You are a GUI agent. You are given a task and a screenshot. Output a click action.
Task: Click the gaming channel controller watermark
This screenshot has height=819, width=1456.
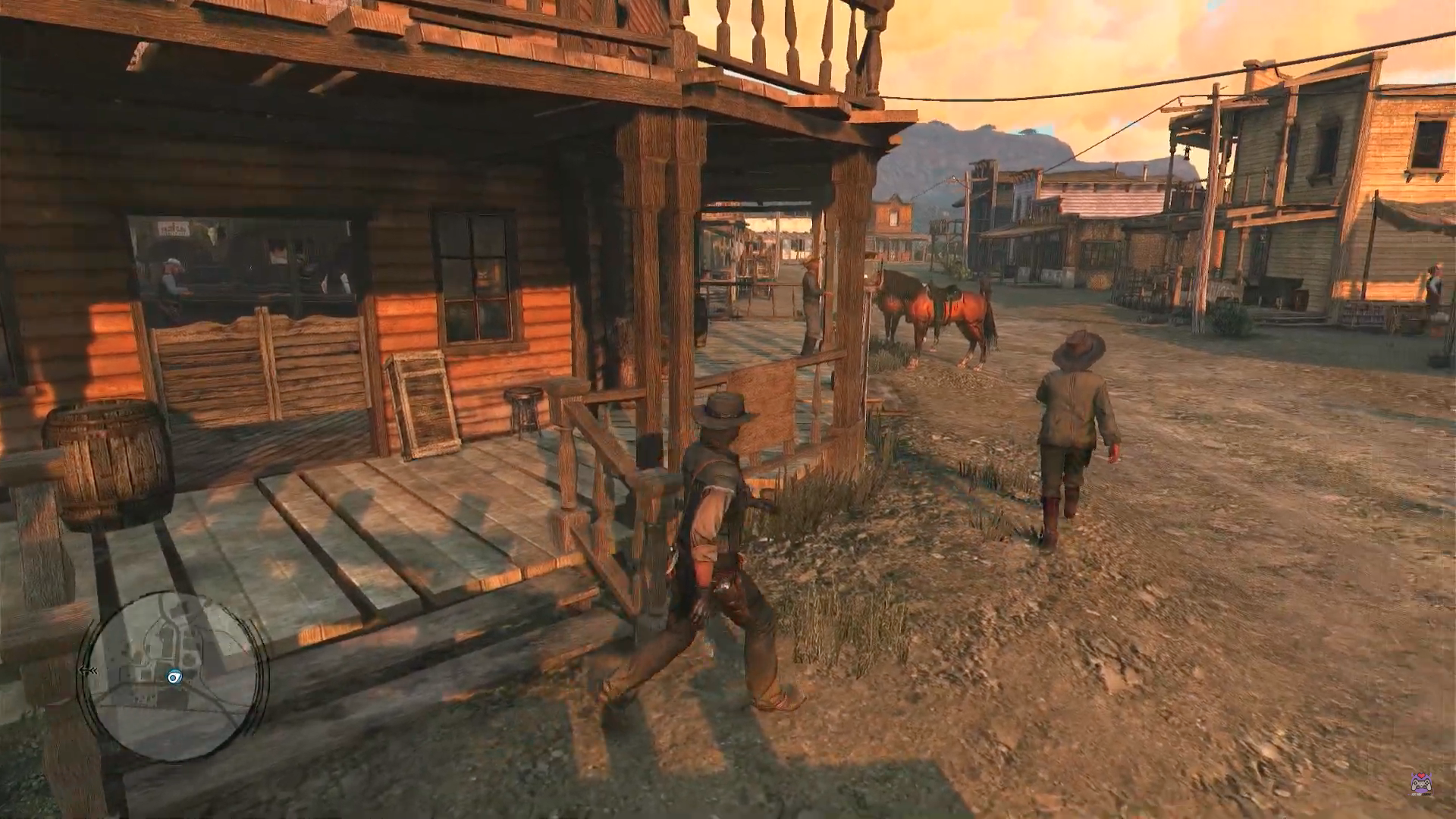coord(1422,785)
